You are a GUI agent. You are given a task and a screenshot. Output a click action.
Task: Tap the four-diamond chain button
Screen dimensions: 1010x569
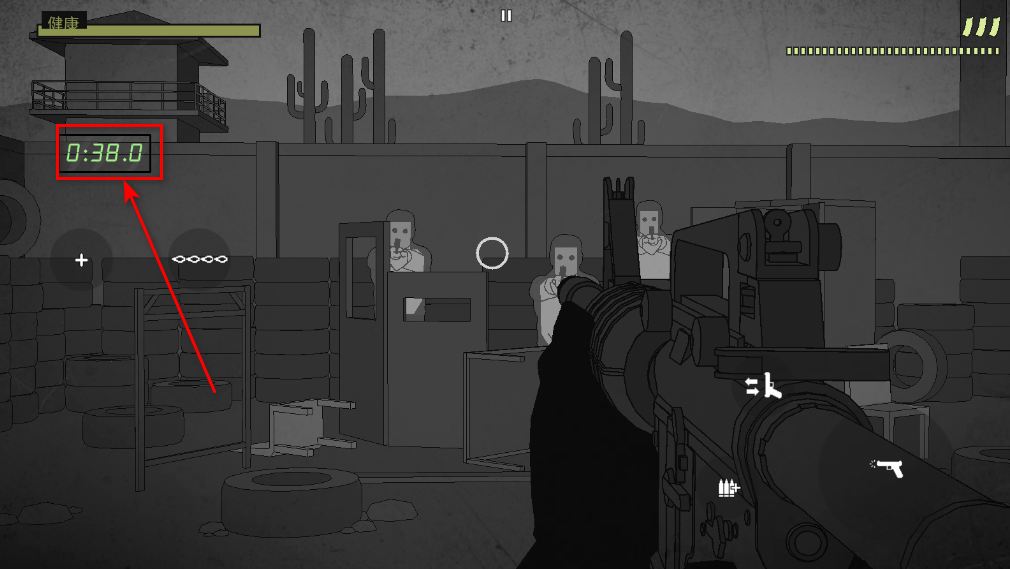(200, 260)
